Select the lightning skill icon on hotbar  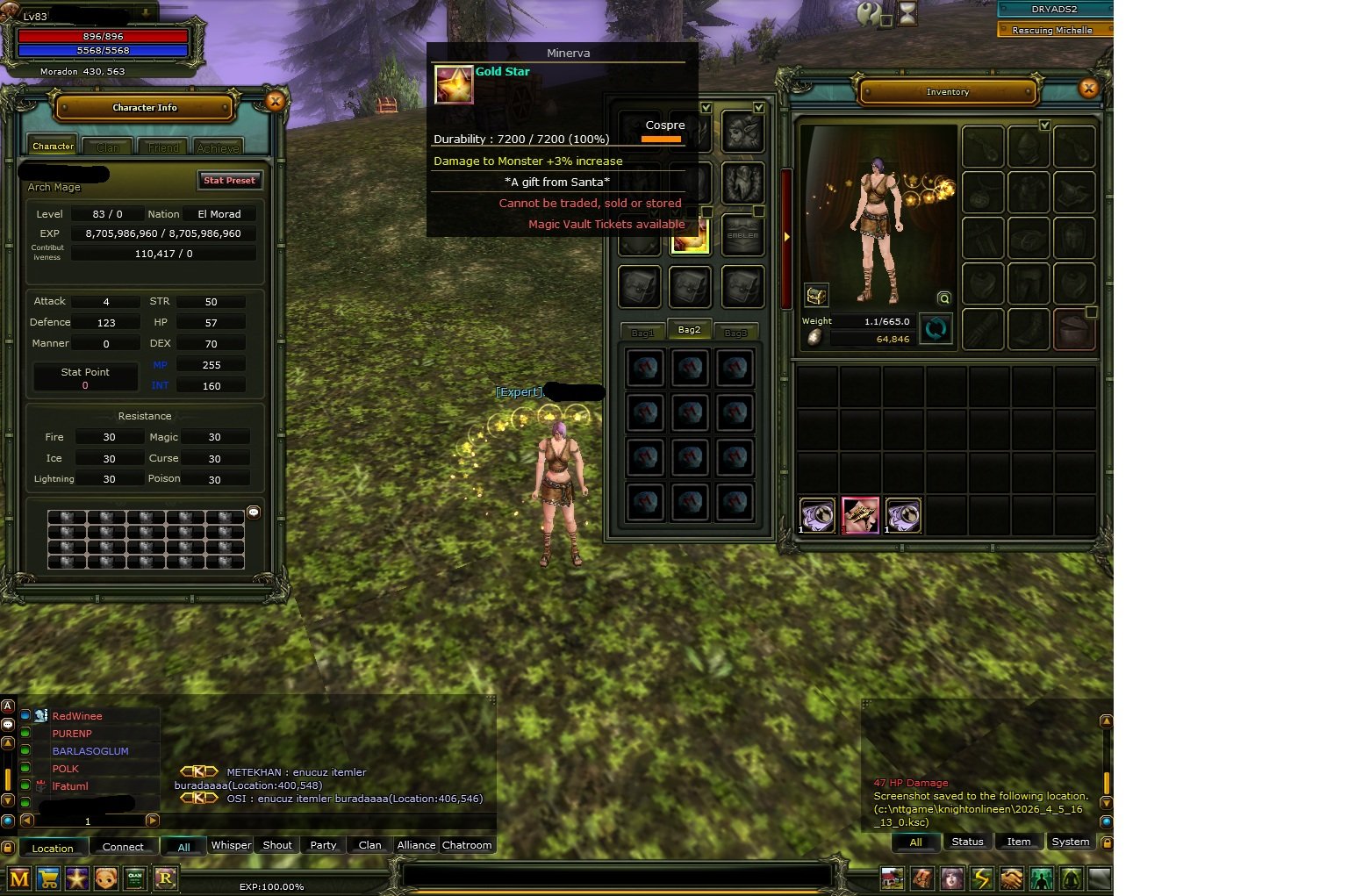[980, 878]
